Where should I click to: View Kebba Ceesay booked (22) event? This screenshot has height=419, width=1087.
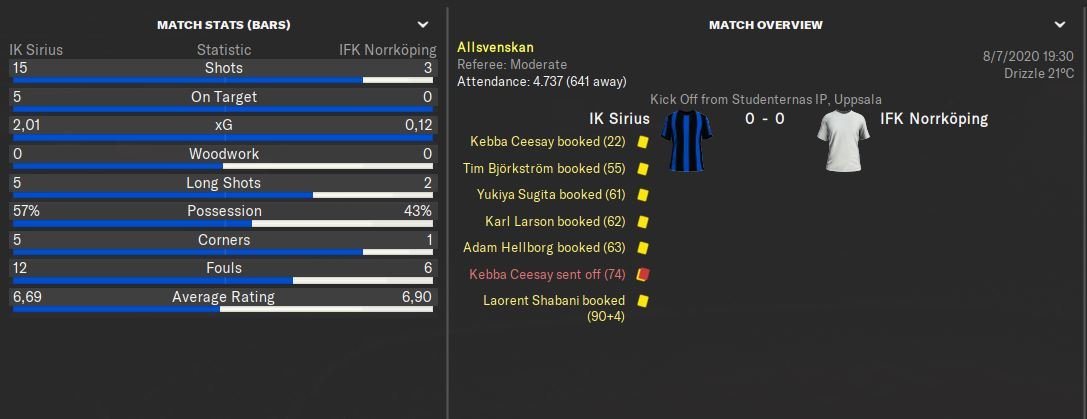click(x=548, y=142)
